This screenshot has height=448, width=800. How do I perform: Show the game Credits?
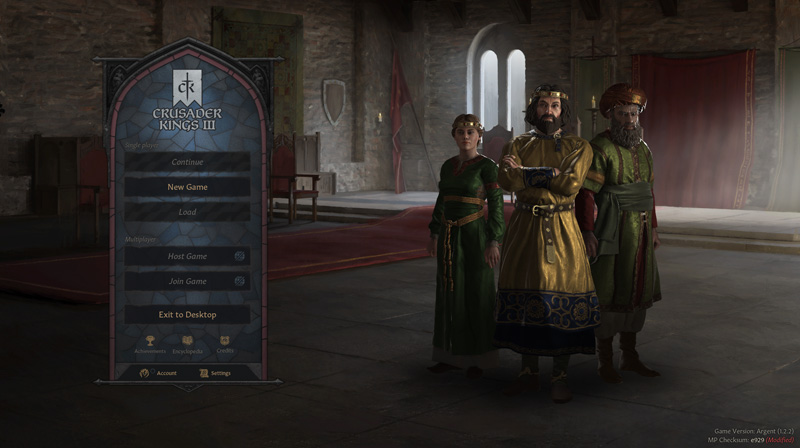pos(225,343)
